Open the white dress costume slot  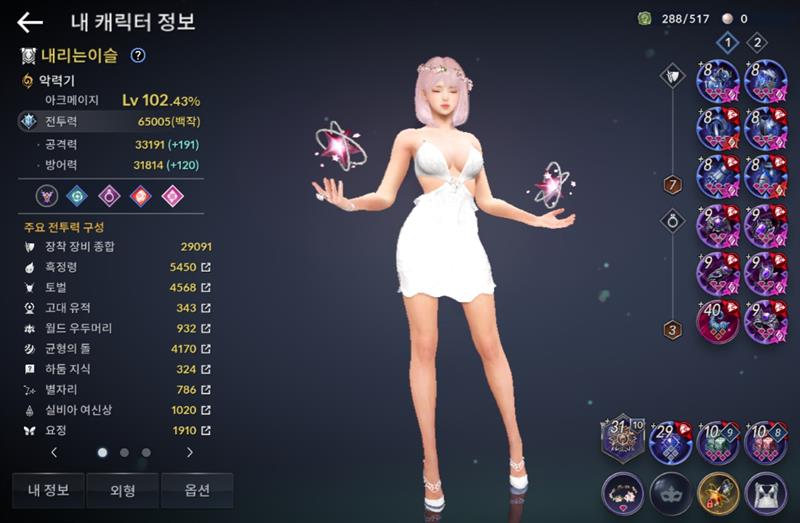[x=766, y=493]
